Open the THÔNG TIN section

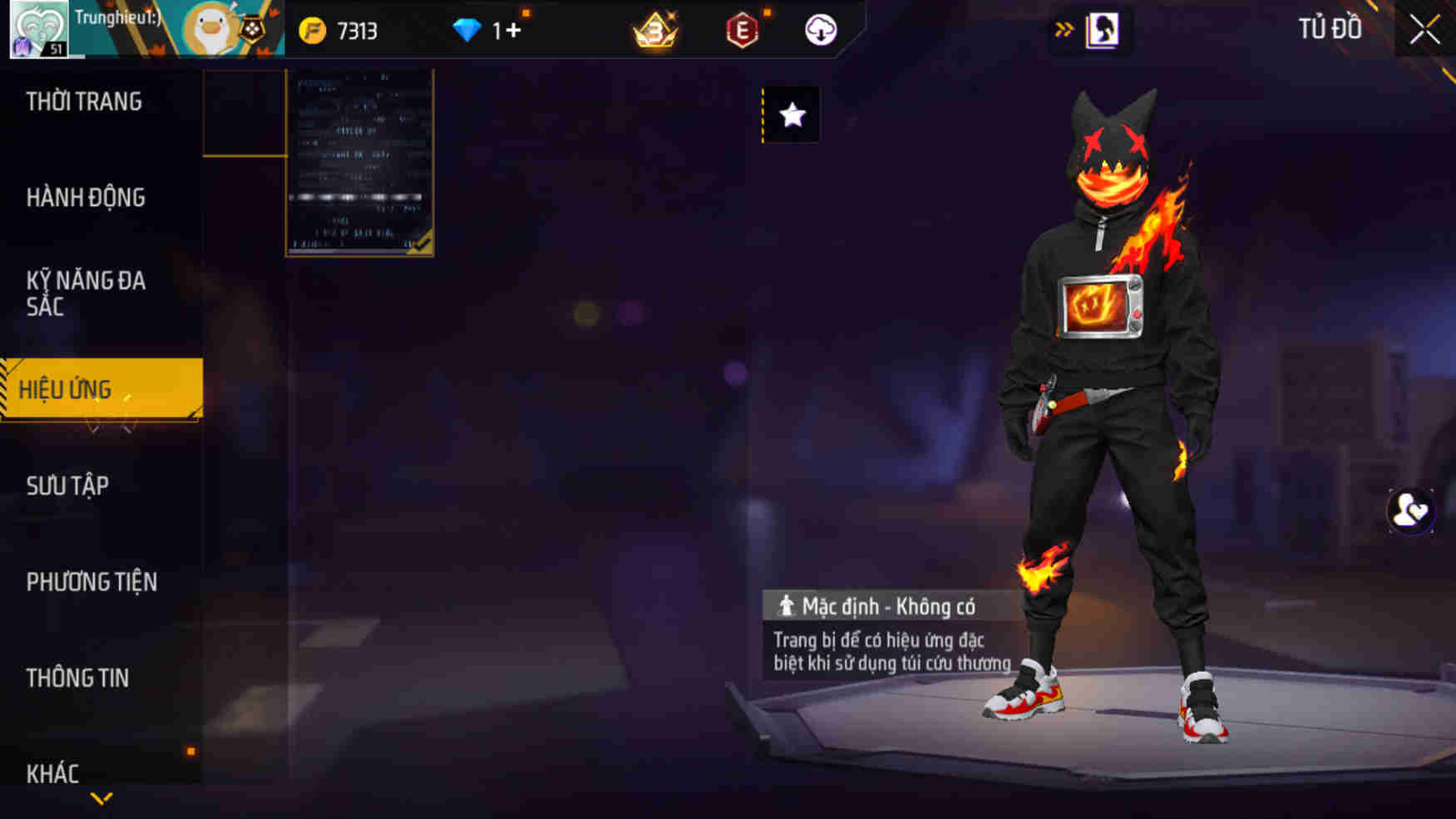pos(78,678)
